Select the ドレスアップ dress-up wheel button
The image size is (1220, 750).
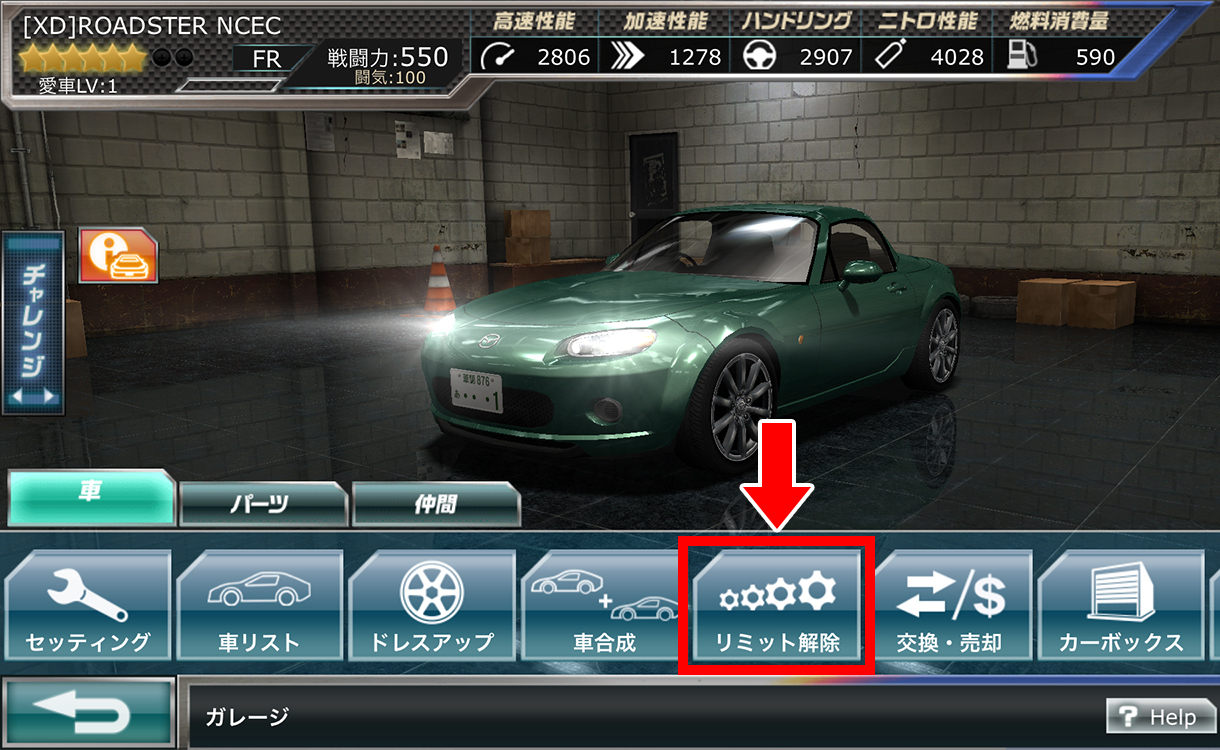point(432,607)
